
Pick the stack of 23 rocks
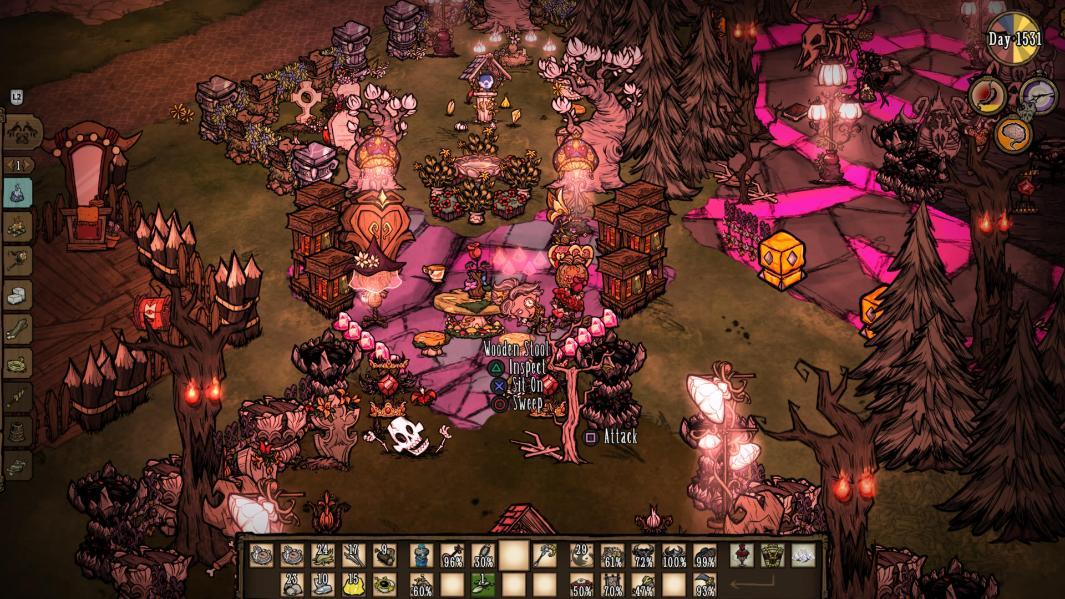pyautogui.click(x=292, y=584)
